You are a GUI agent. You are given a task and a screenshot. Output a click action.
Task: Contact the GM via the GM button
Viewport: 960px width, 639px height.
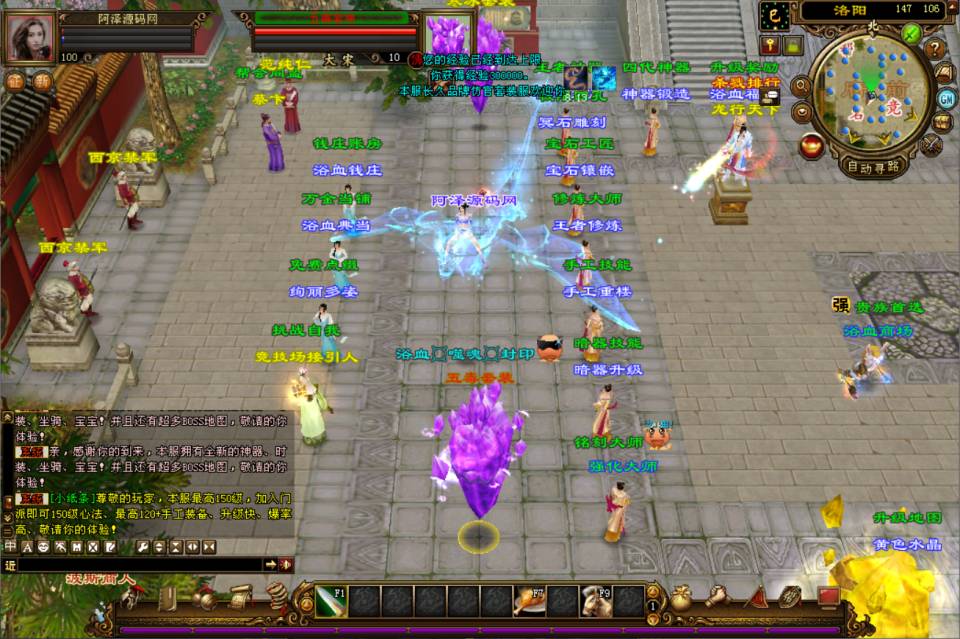946,97
